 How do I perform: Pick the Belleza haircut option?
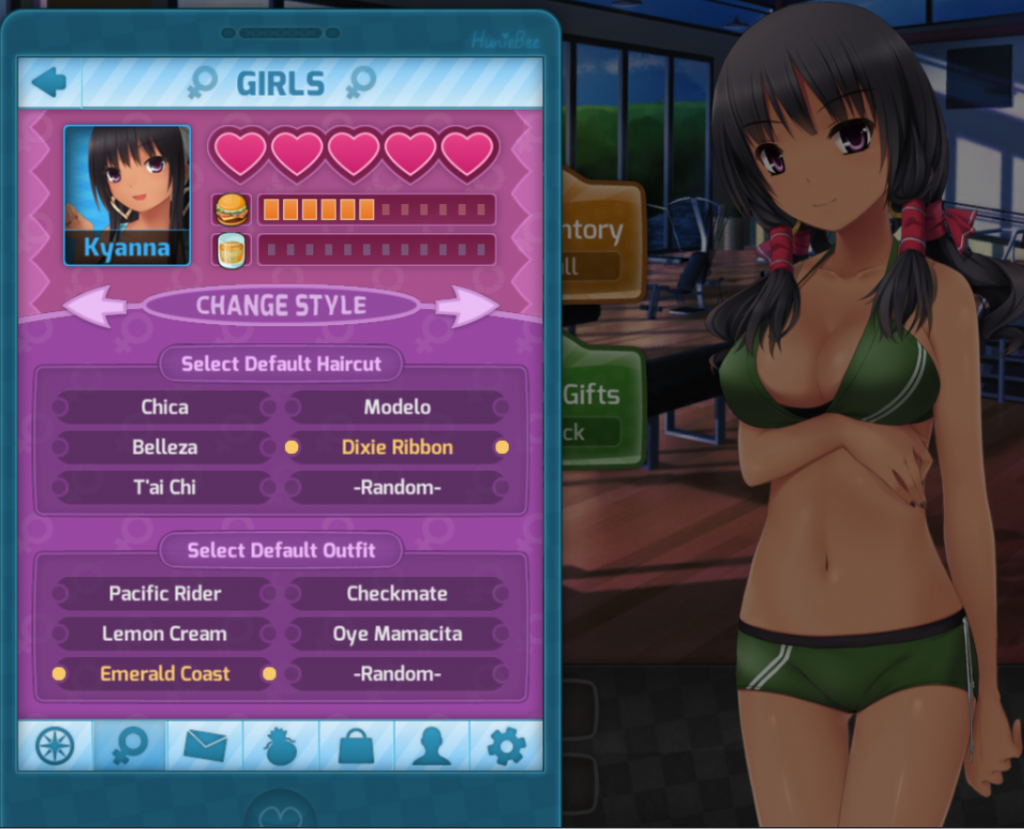point(164,447)
